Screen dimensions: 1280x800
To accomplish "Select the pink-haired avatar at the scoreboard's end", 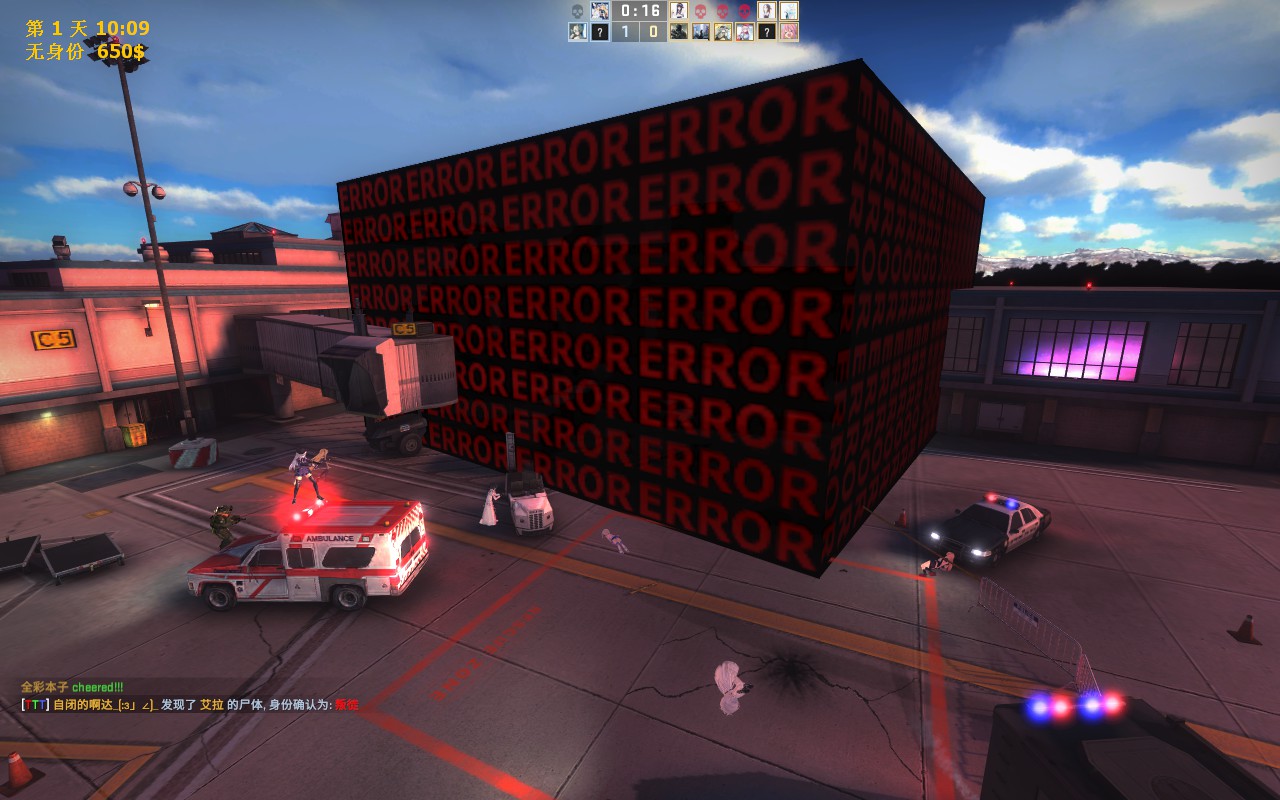I will click(x=789, y=31).
